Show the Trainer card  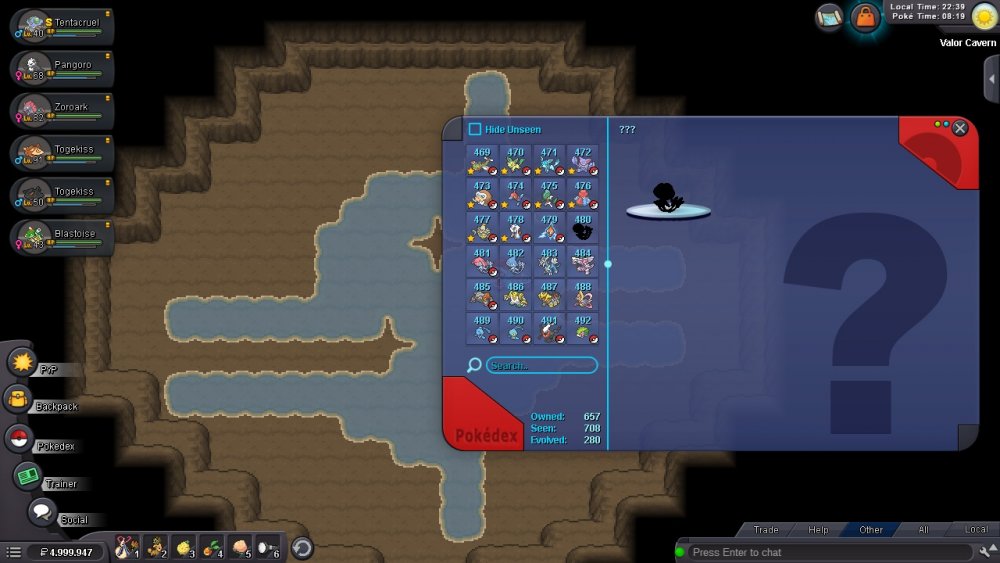tap(27, 477)
